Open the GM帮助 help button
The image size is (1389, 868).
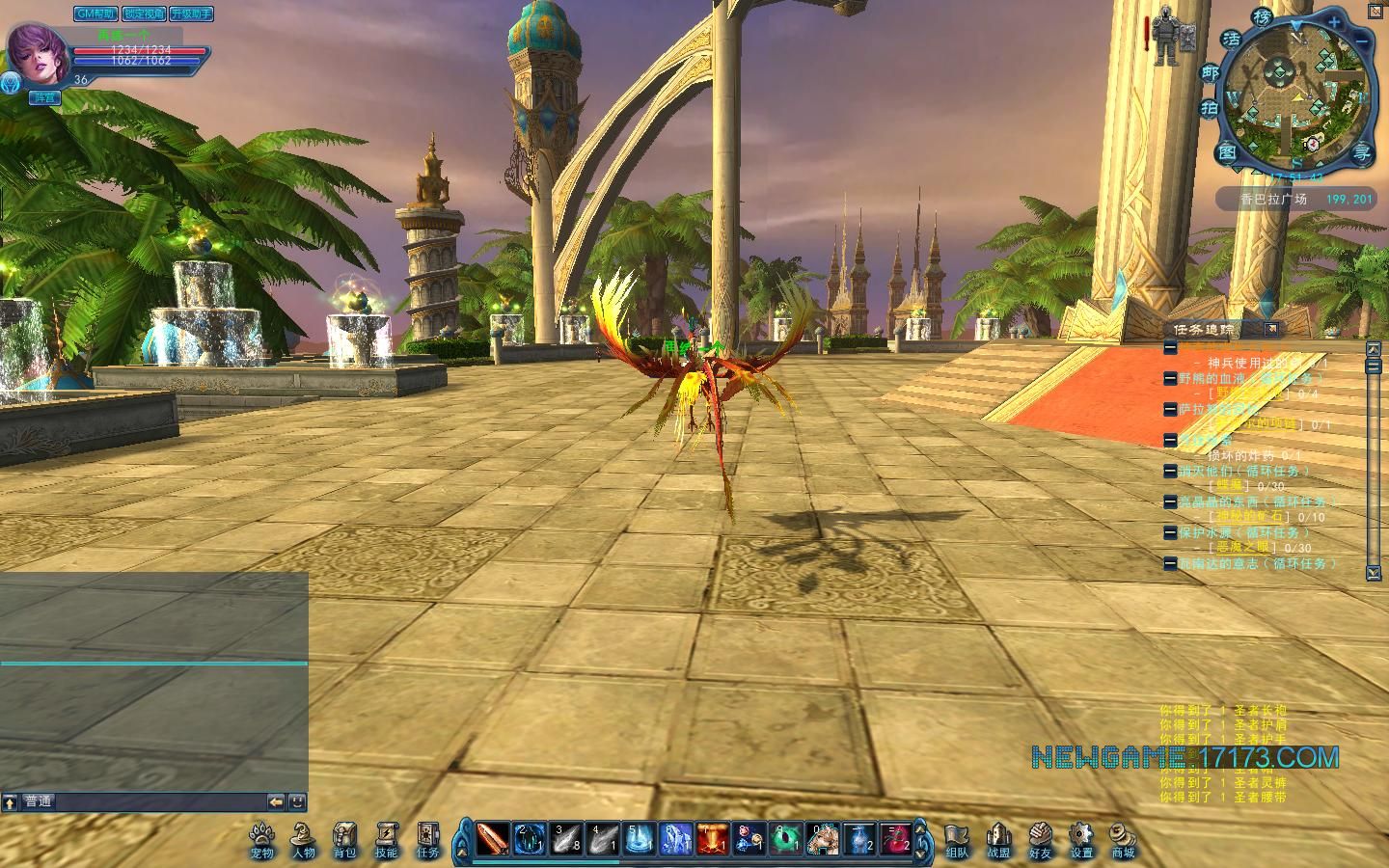coord(95,14)
